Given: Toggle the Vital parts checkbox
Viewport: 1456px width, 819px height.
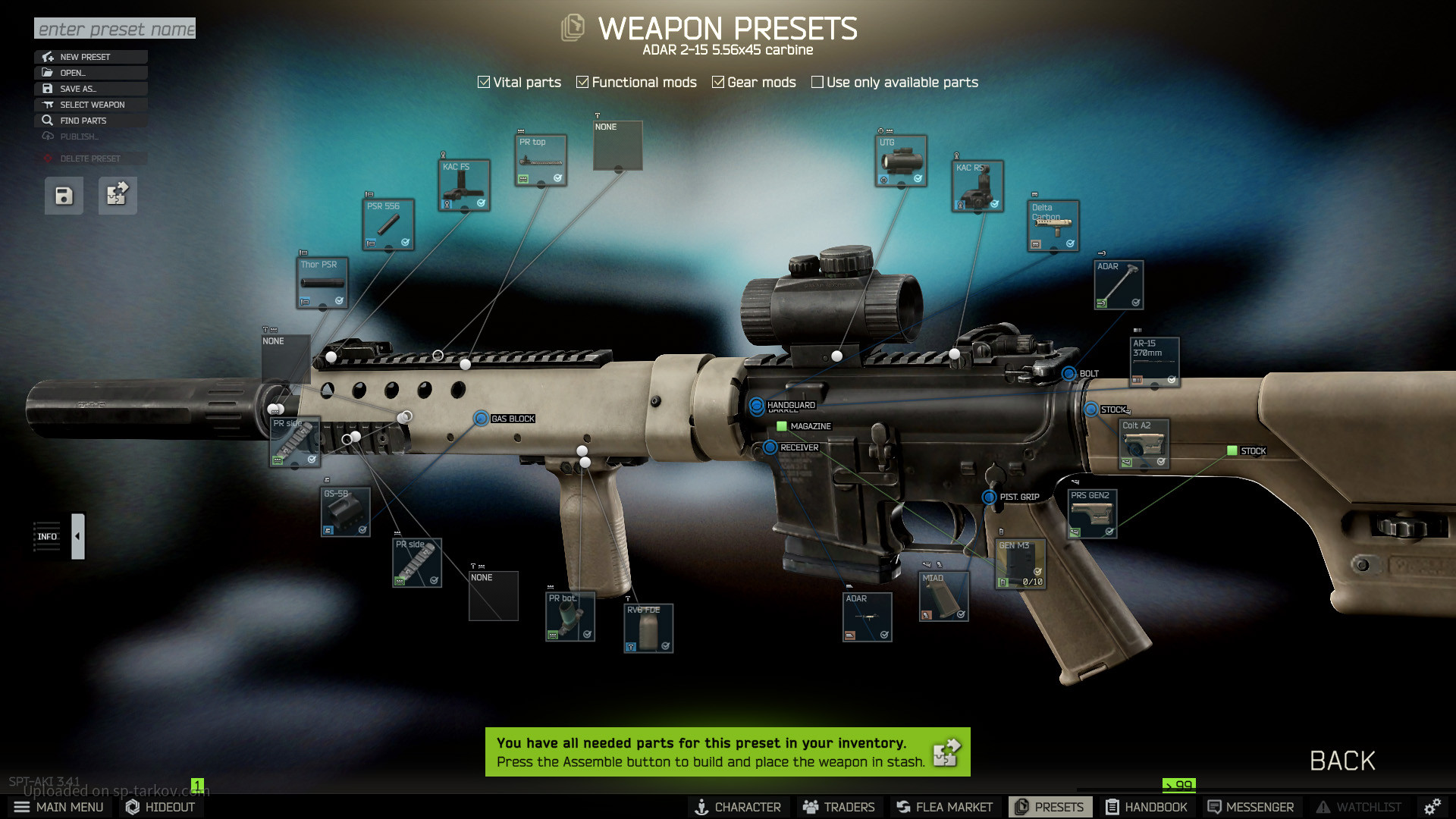Looking at the screenshot, I should (x=484, y=82).
